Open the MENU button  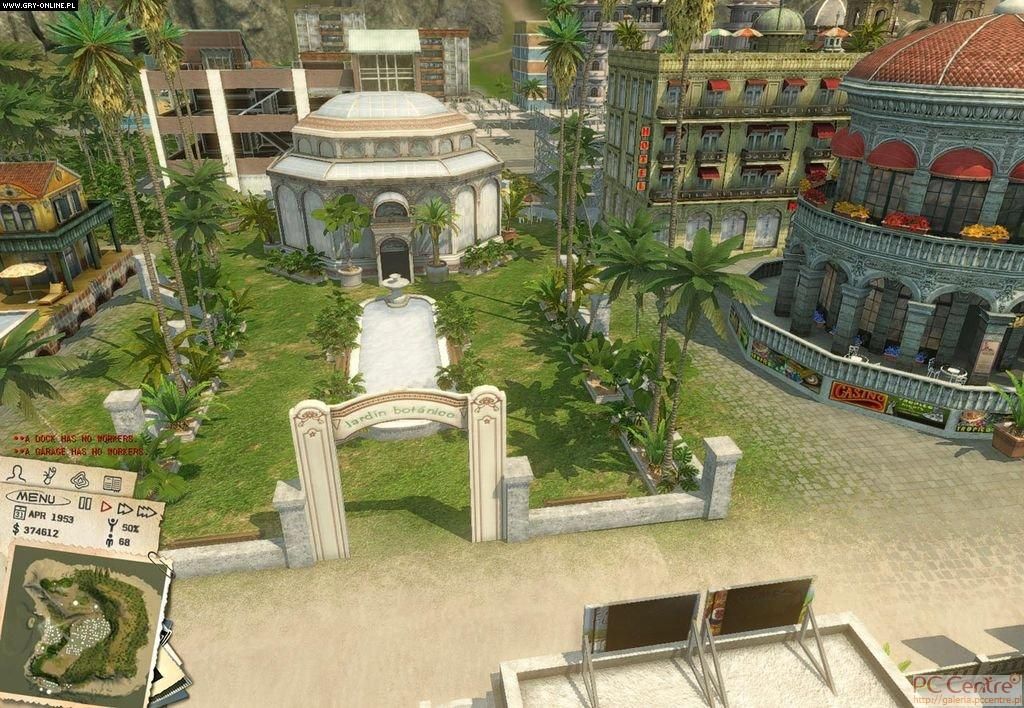pos(37,497)
